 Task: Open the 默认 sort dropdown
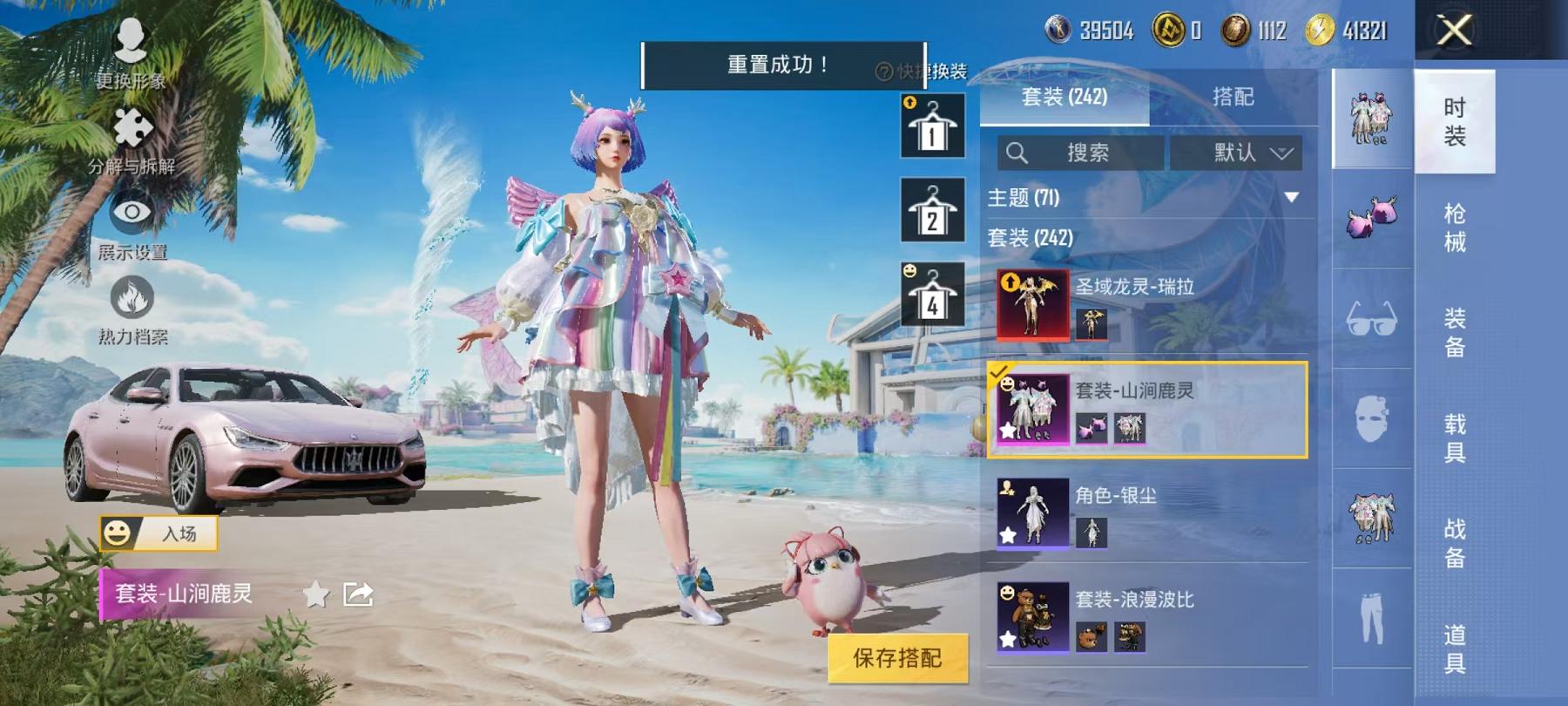(x=1237, y=153)
